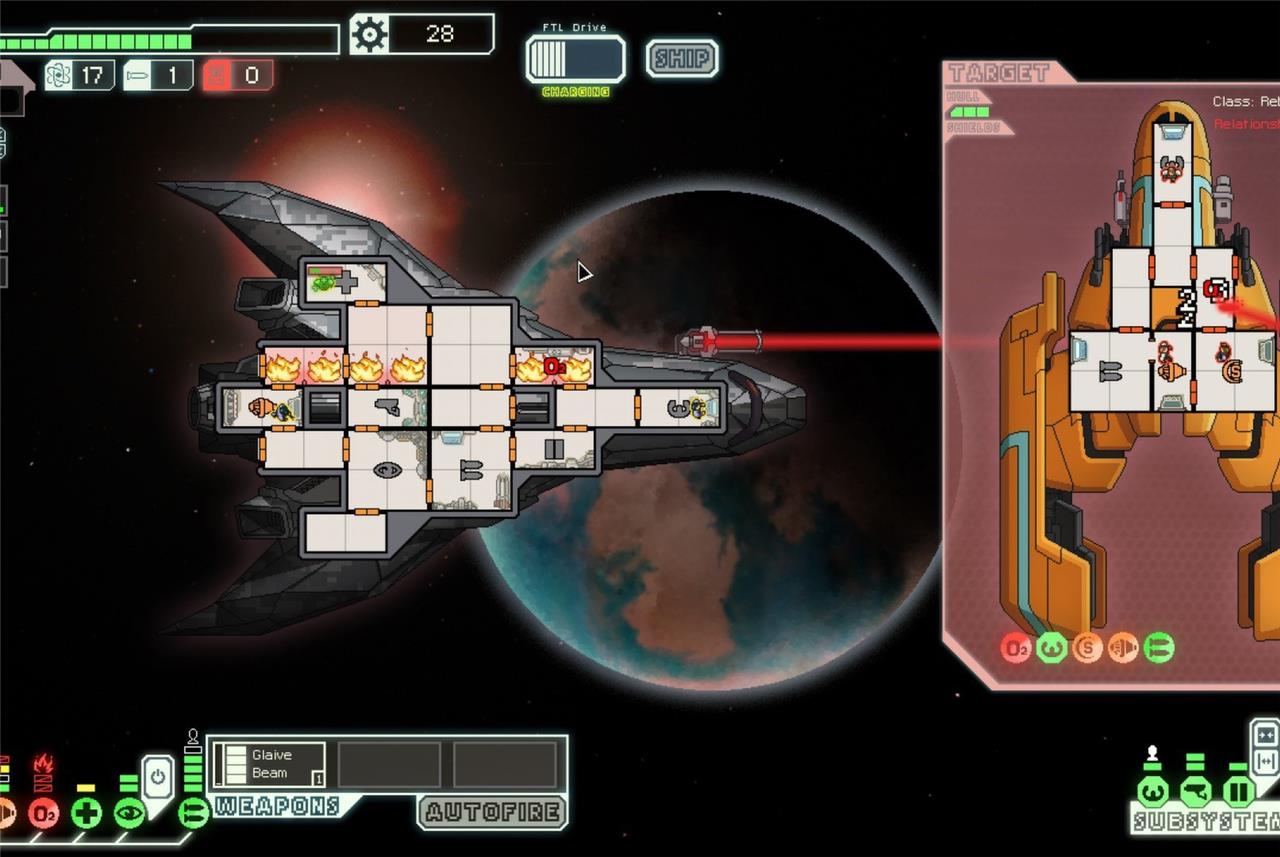The image size is (1280, 857).
Task: Click the weapons system missile icon
Action: (193, 813)
